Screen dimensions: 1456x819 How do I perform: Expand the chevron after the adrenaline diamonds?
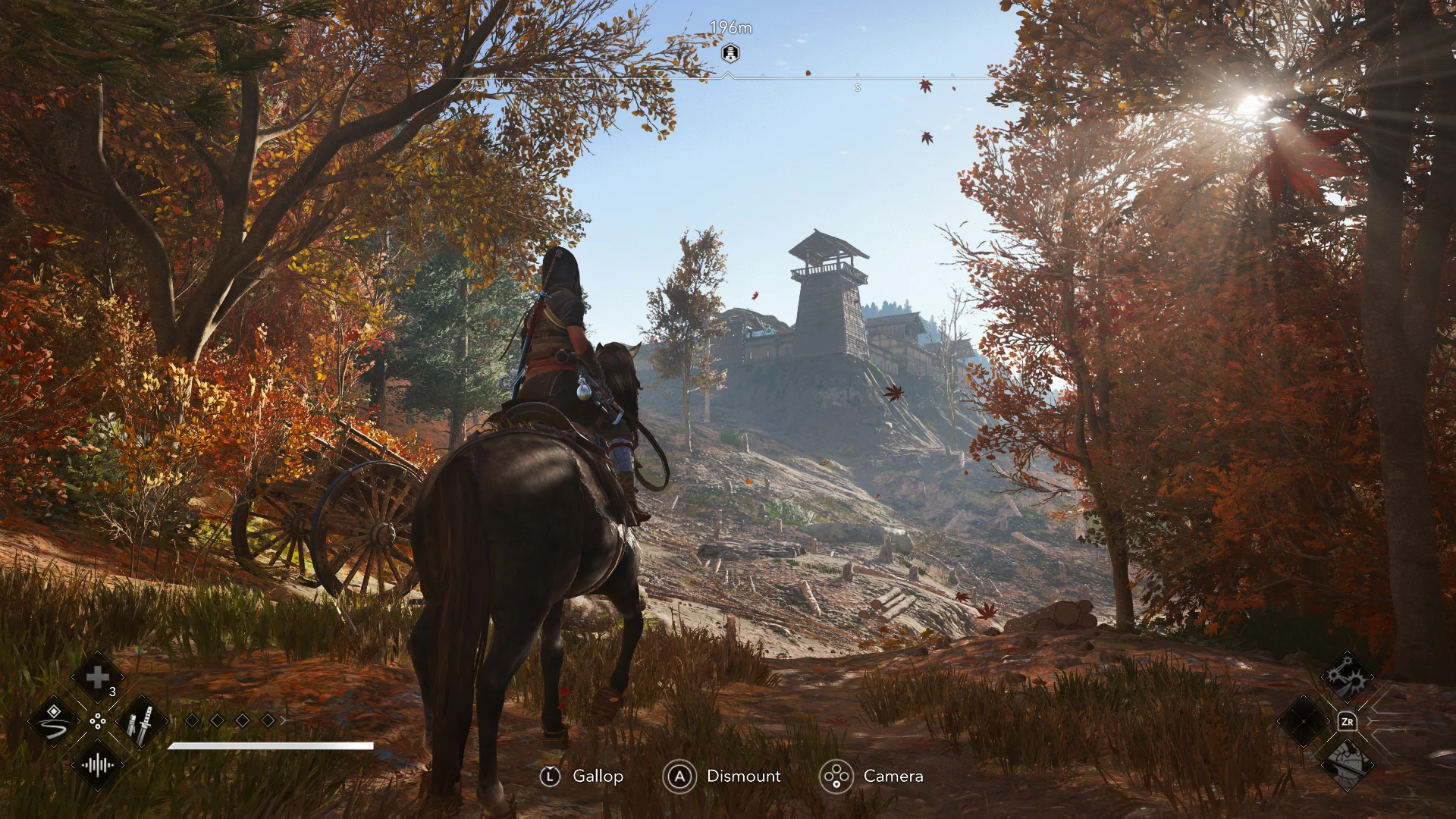point(284,720)
